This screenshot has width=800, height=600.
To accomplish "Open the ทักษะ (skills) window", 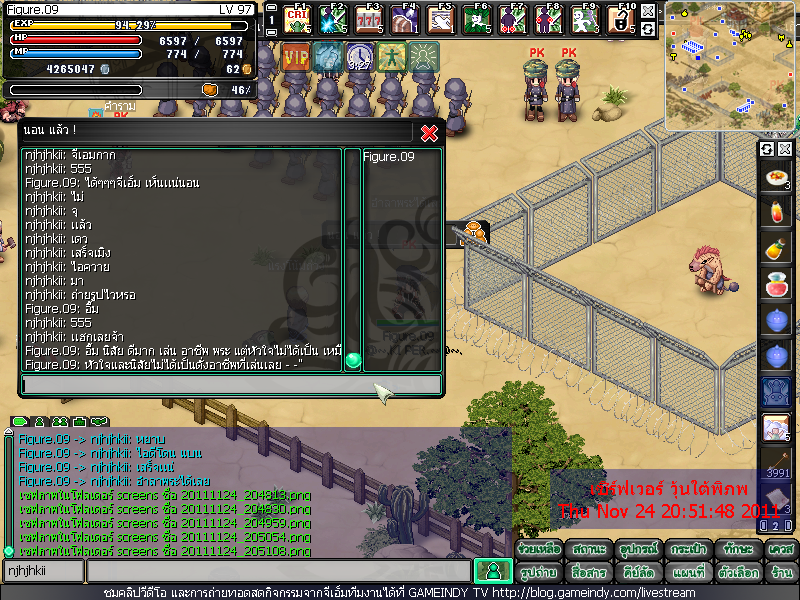I will click(x=735, y=549).
